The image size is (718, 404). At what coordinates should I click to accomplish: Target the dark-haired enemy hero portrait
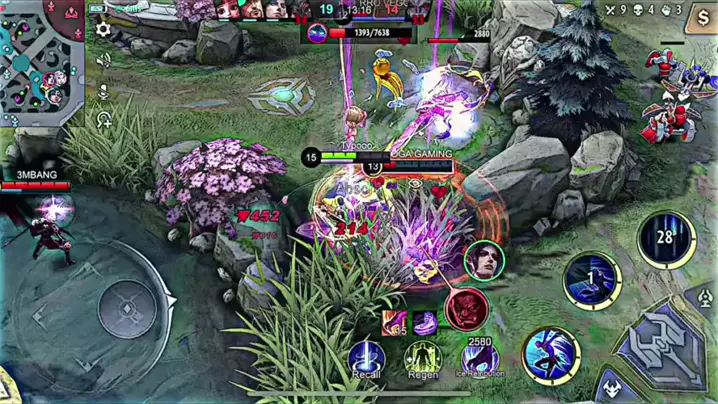(485, 262)
